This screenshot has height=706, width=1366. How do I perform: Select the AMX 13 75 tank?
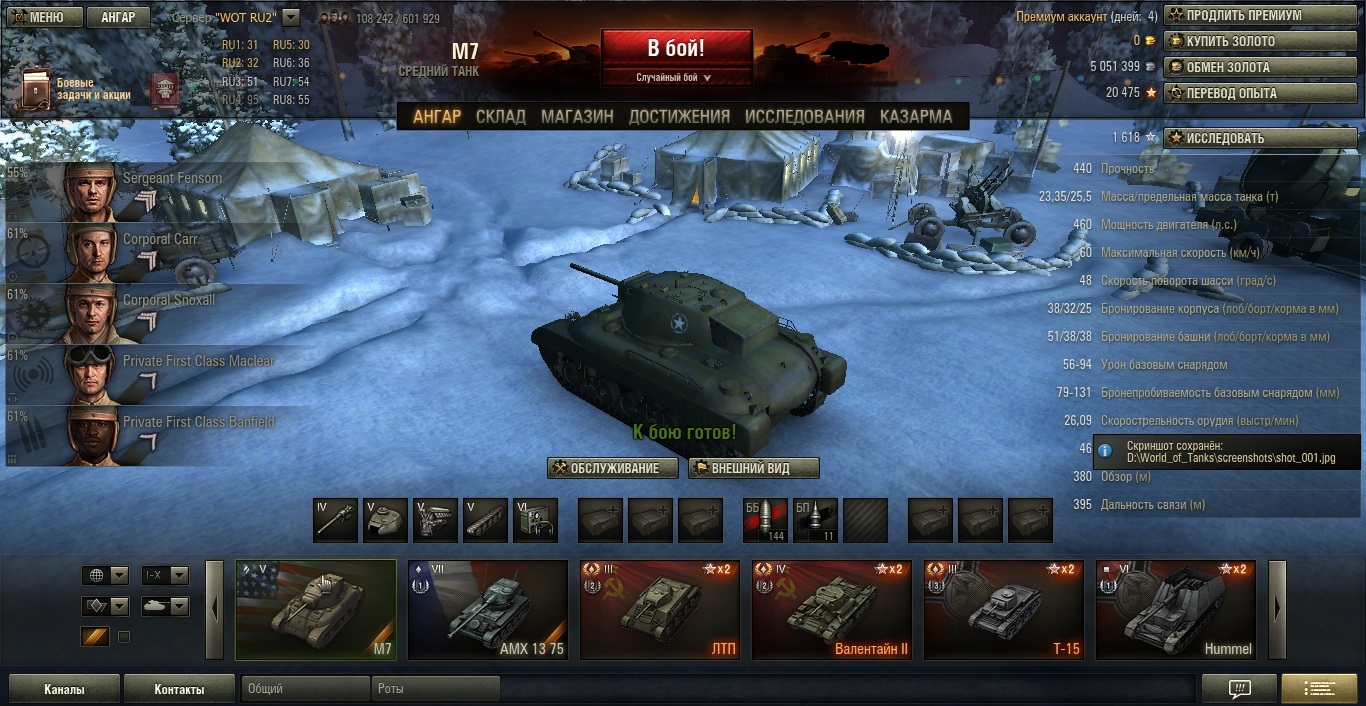pos(488,610)
